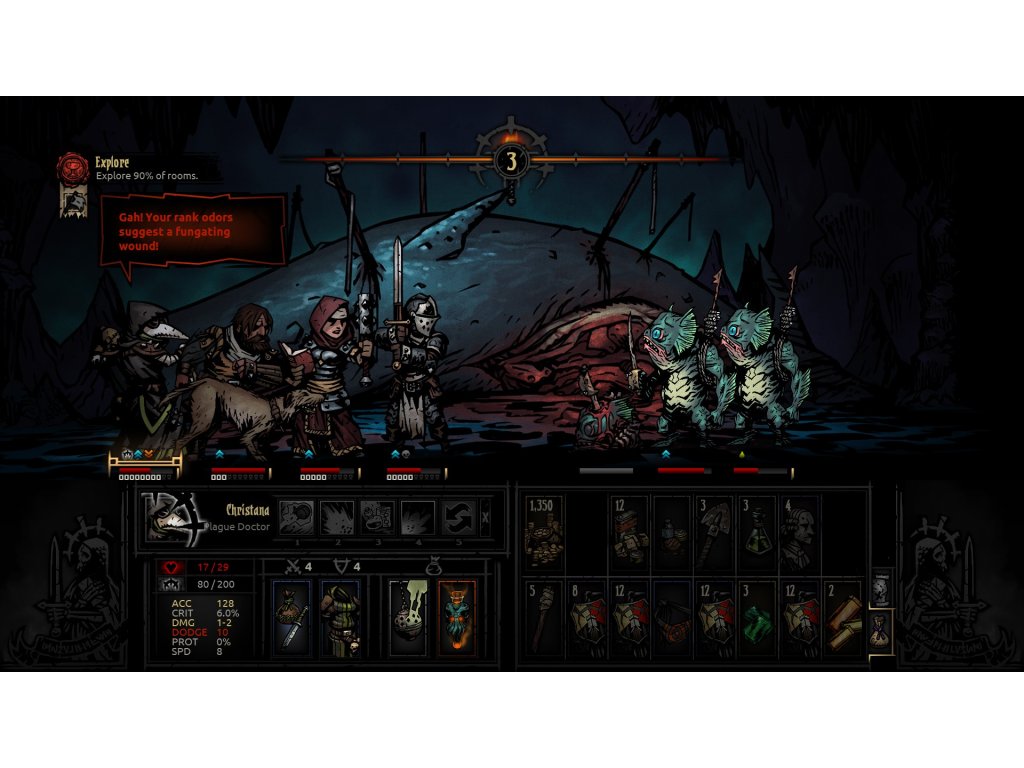Select the Plague Doctor's first combat skill
Viewport: 1024px width, 768px height.
(x=297, y=517)
